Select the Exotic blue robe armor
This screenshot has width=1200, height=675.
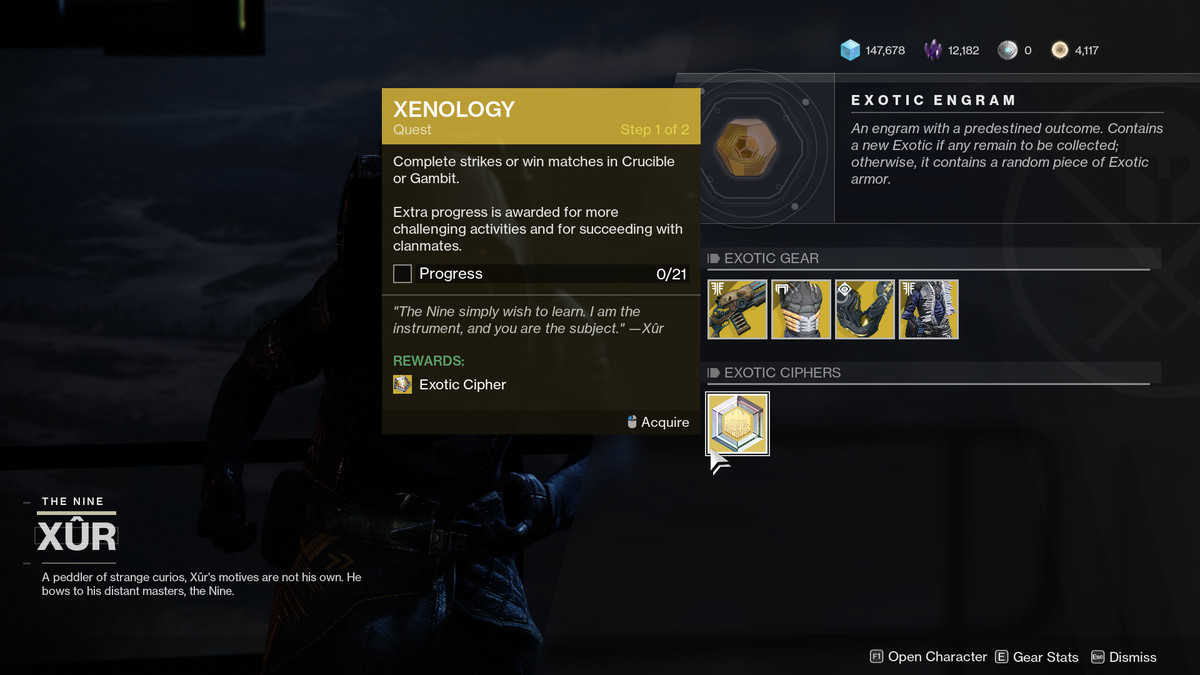click(929, 309)
